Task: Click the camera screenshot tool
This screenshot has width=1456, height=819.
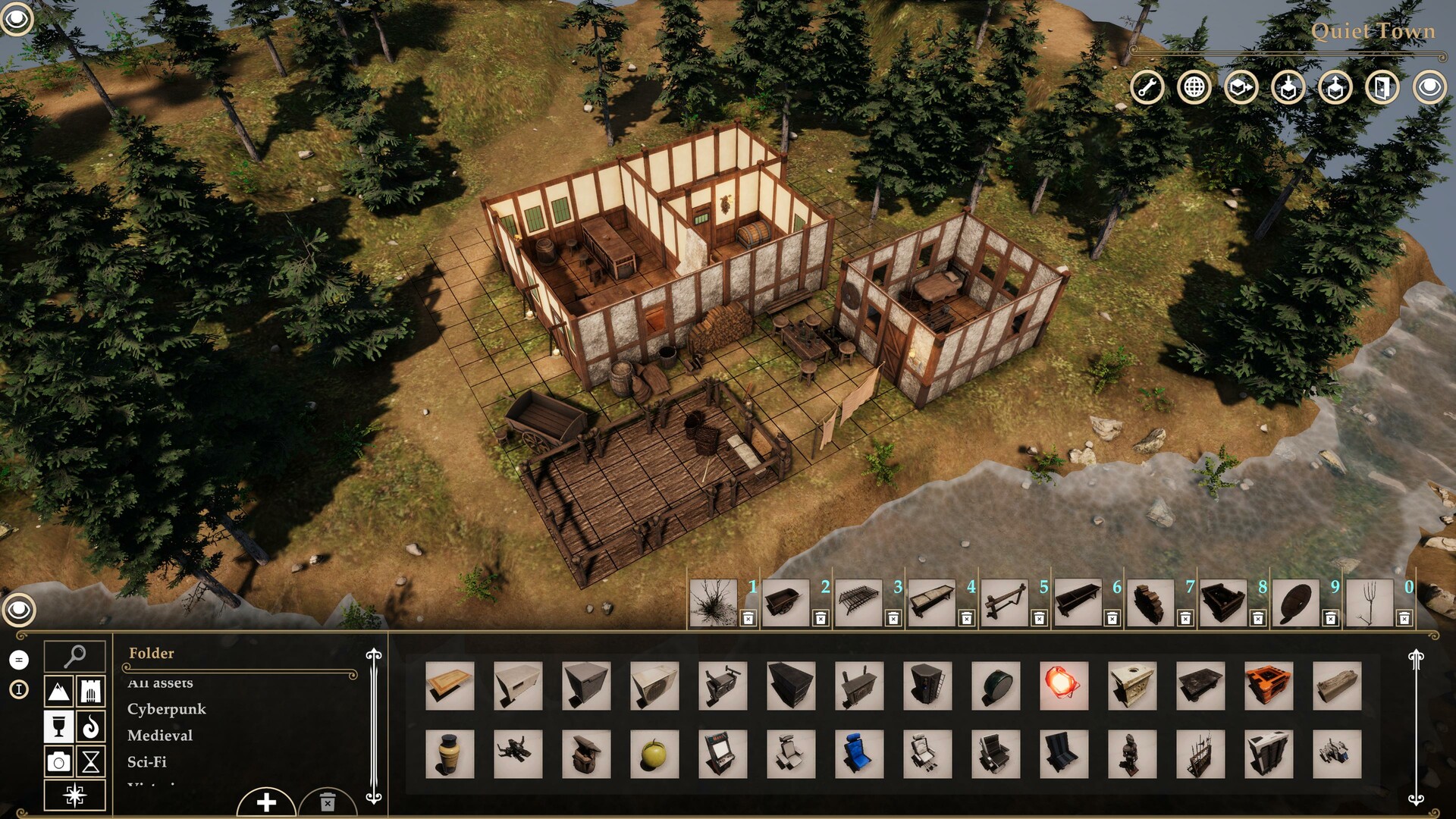Action: pos(58,761)
